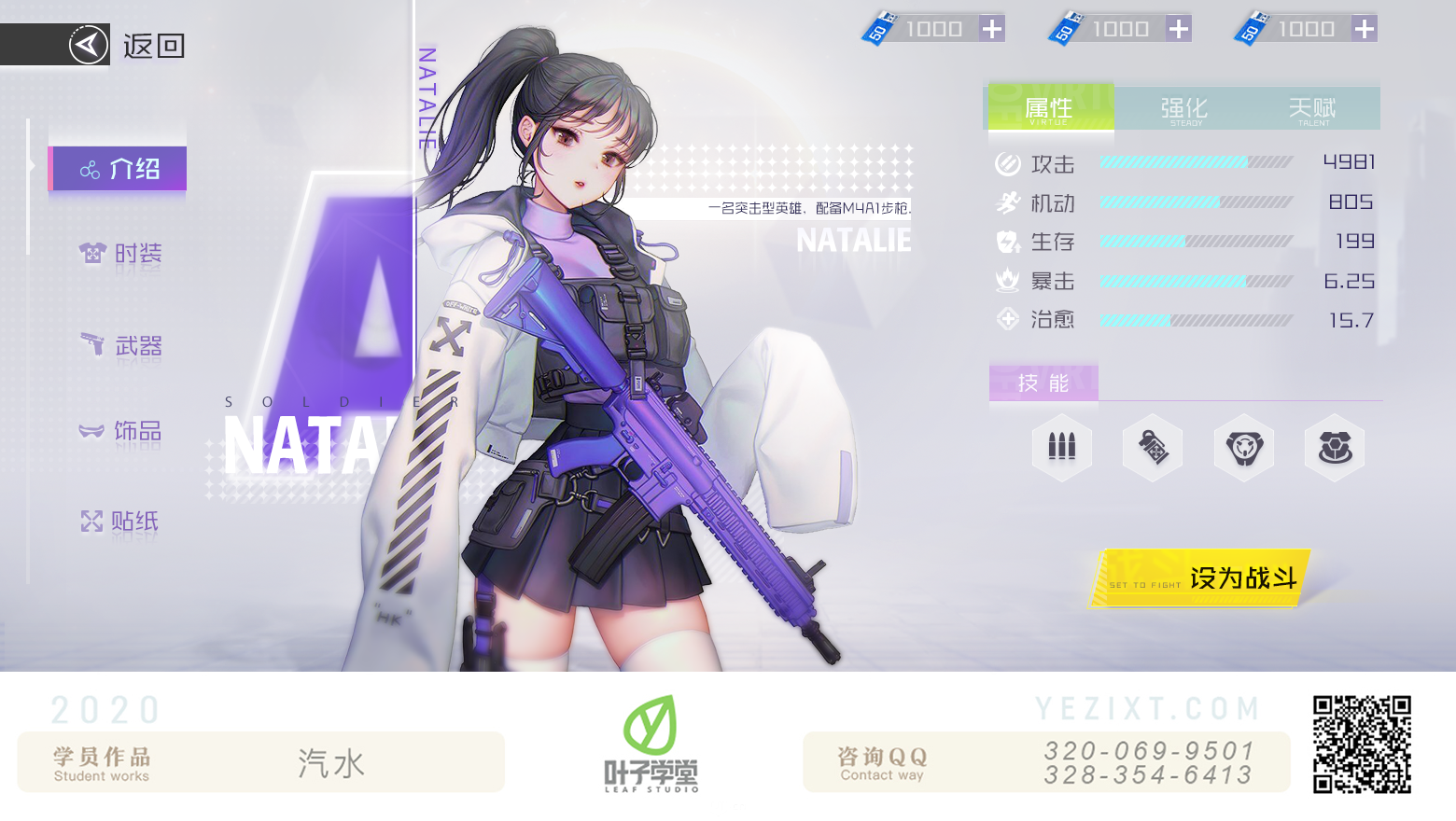The image size is (1456, 821).
Task: Click the 设为战斗 set to fight button
Action: coord(1200,578)
